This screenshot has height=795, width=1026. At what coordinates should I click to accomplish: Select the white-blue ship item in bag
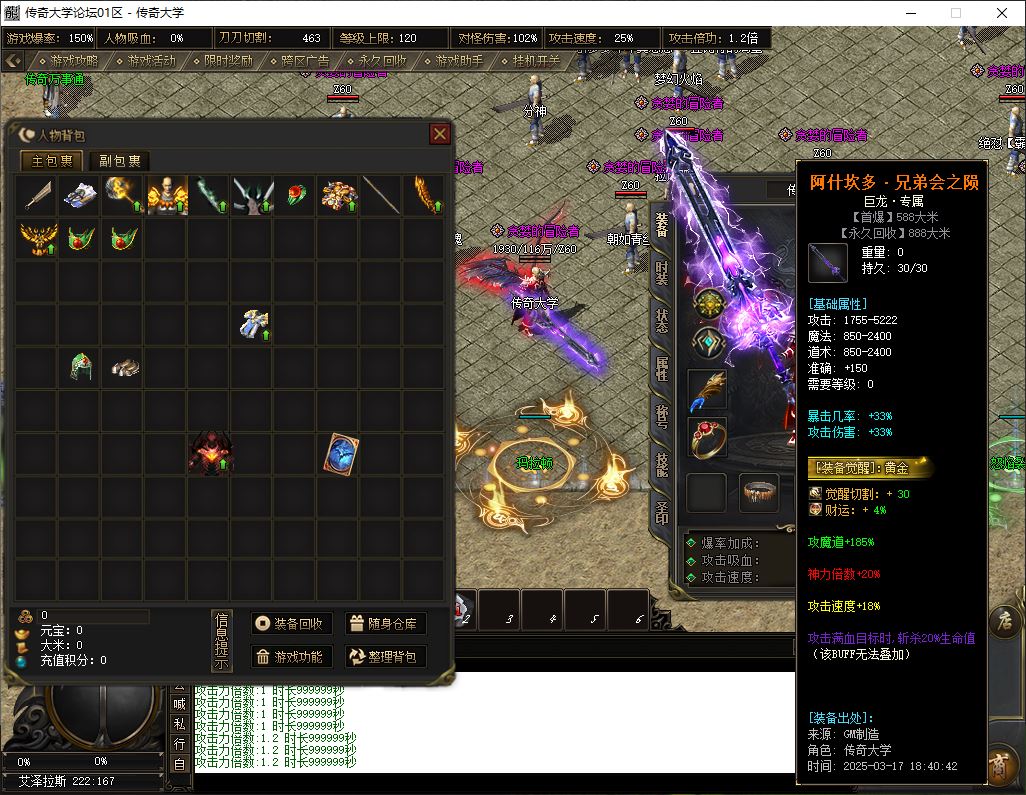80,195
